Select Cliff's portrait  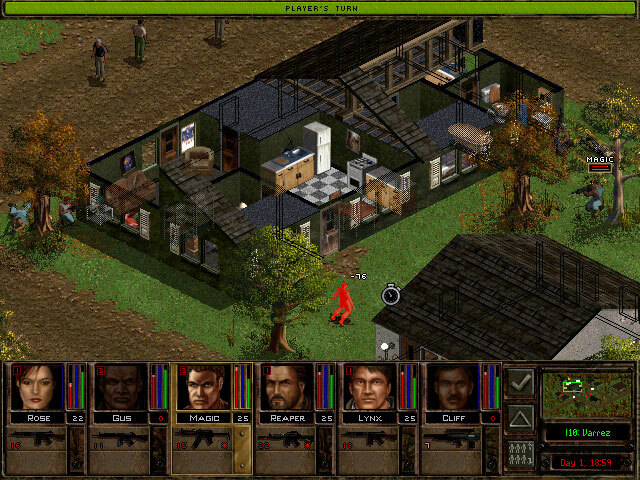(452, 388)
